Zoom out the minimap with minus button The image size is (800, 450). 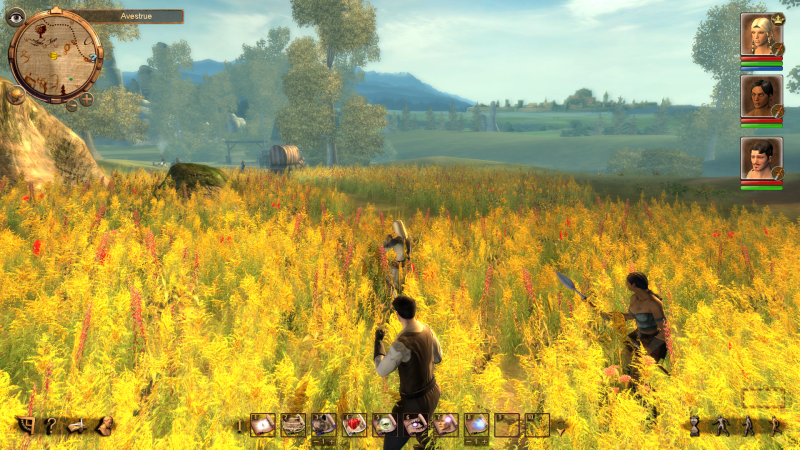pos(71,104)
